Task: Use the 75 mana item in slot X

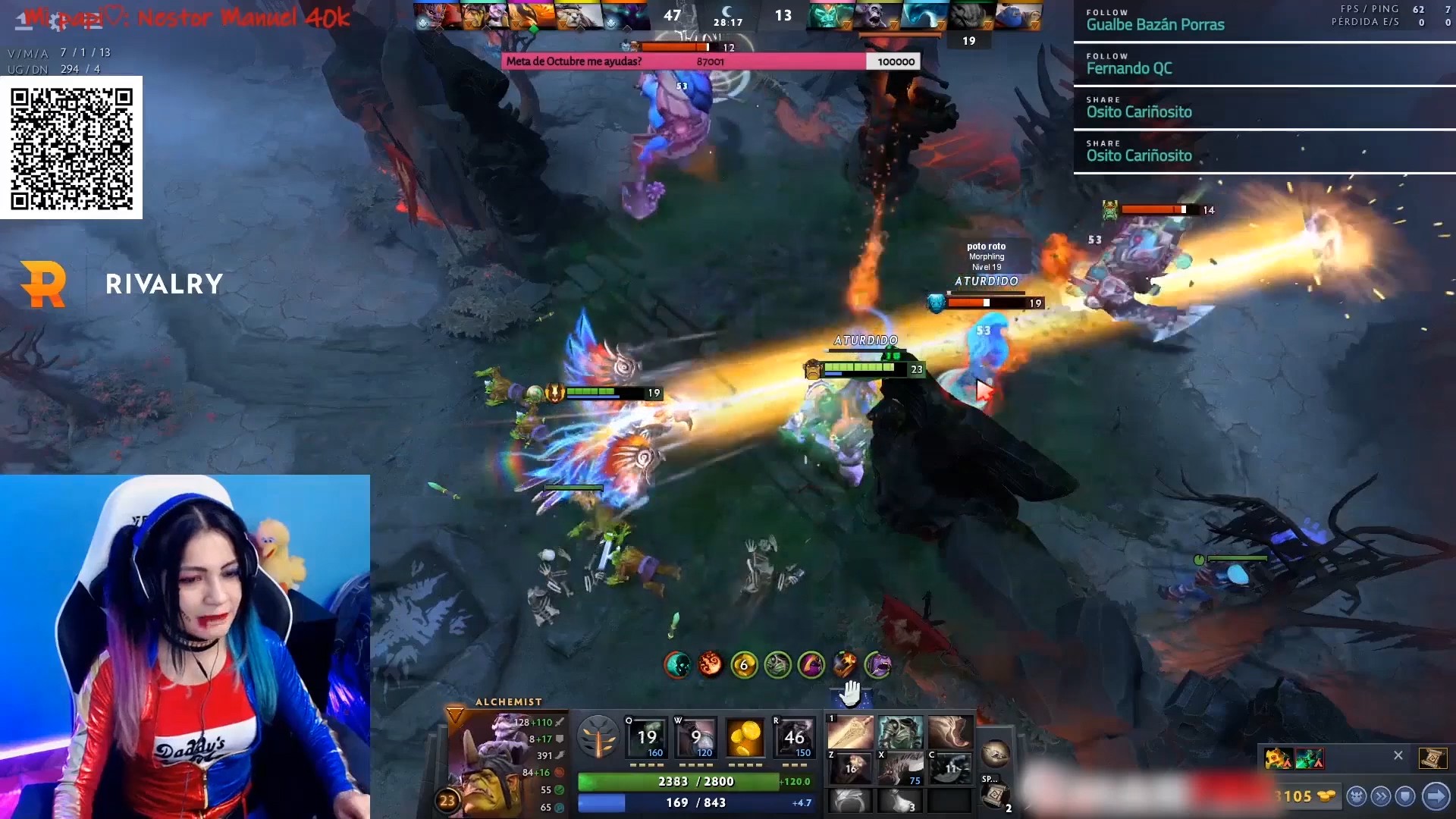Action: click(x=900, y=768)
